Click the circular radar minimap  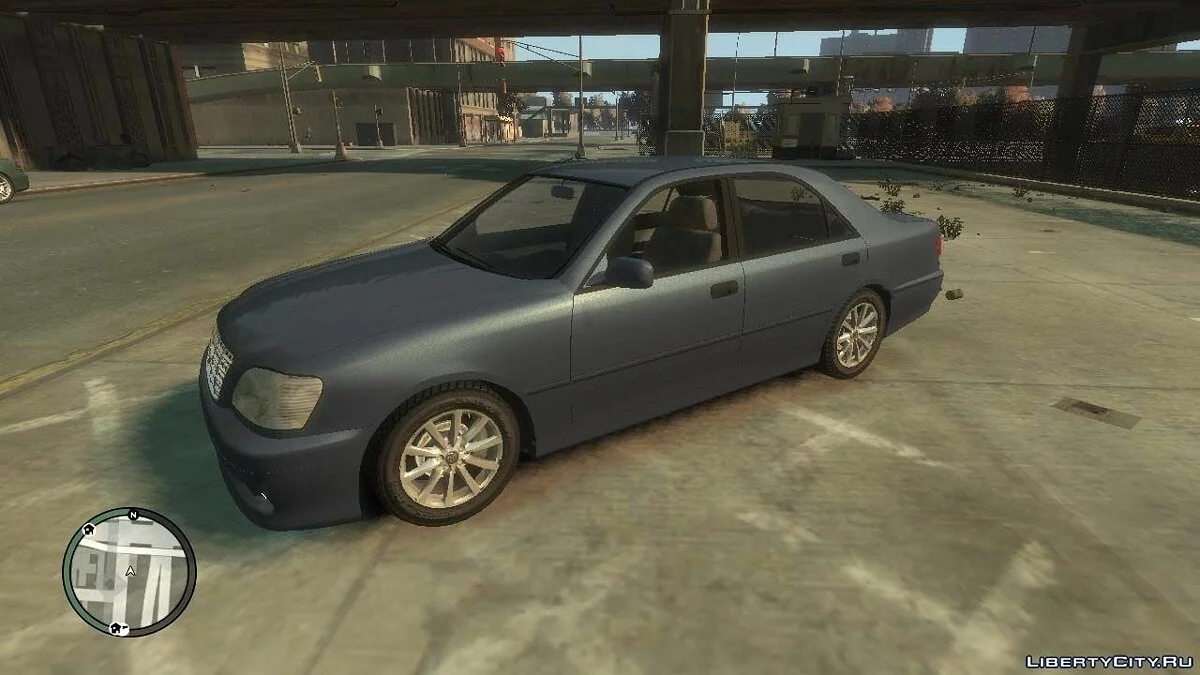click(x=129, y=572)
